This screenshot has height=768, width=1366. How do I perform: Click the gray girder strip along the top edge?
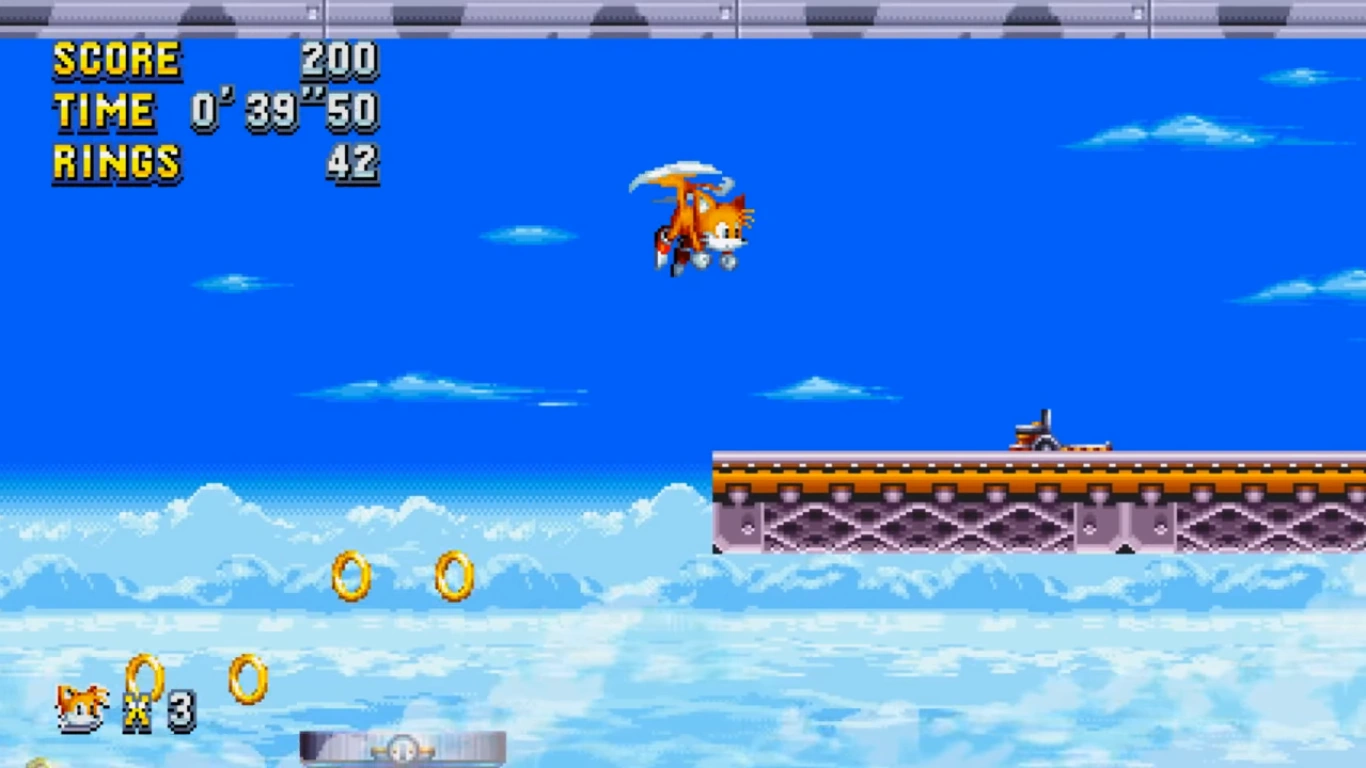click(683, 12)
